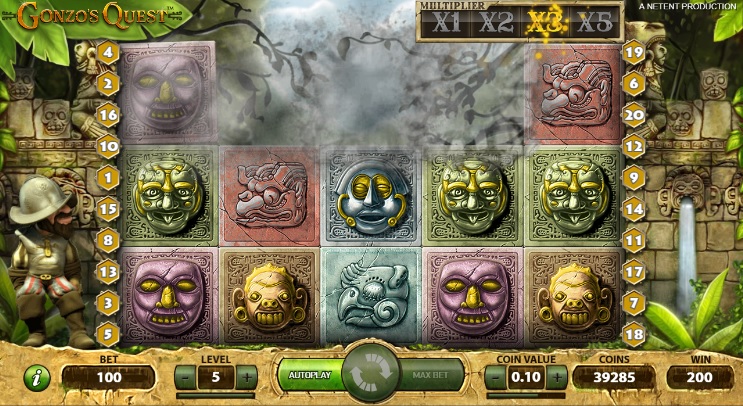This screenshot has height=406, width=743.
Task: Open the green info paytable button
Action: (37, 378)
